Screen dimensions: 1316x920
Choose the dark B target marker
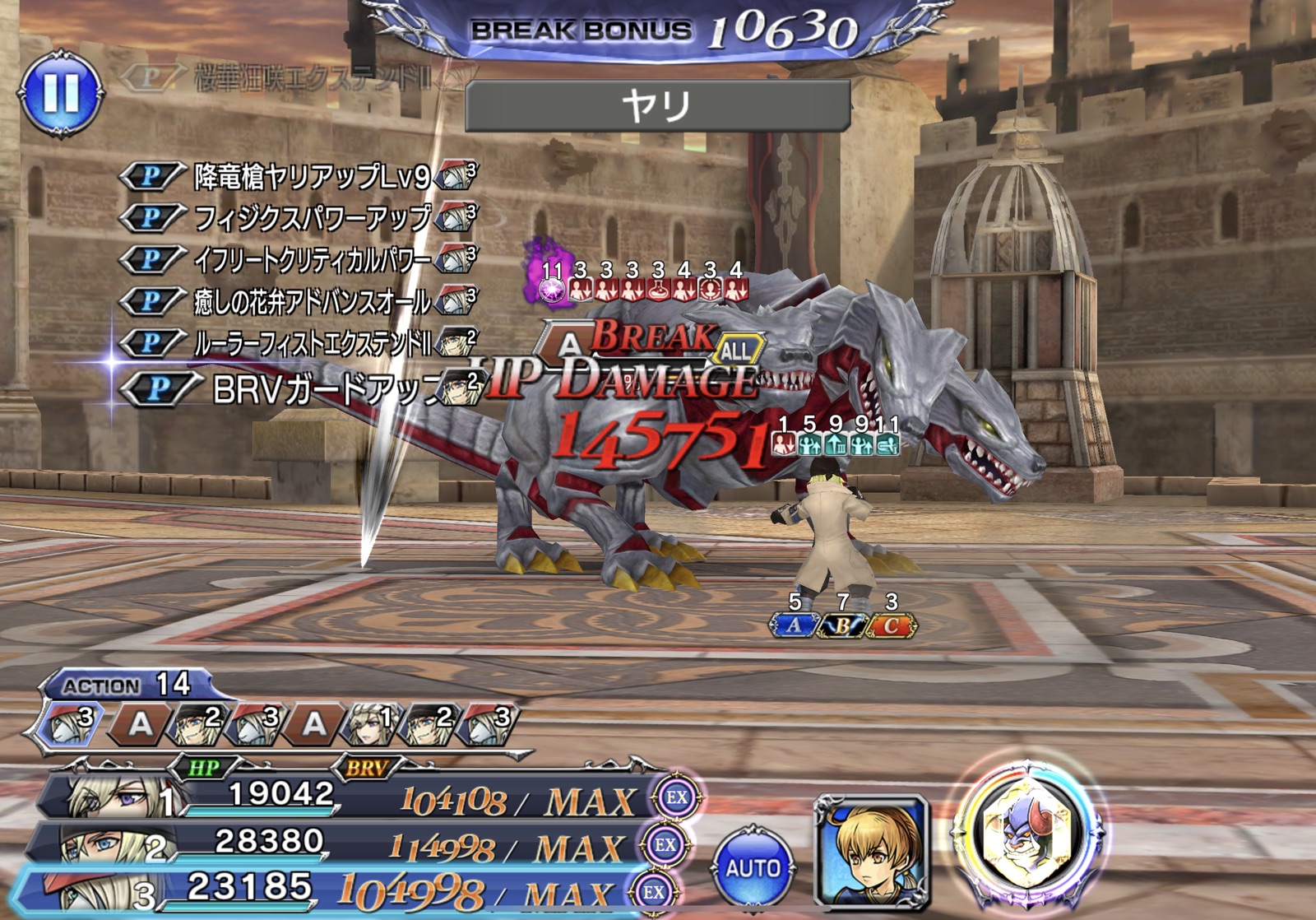click(x=842, y=626)
